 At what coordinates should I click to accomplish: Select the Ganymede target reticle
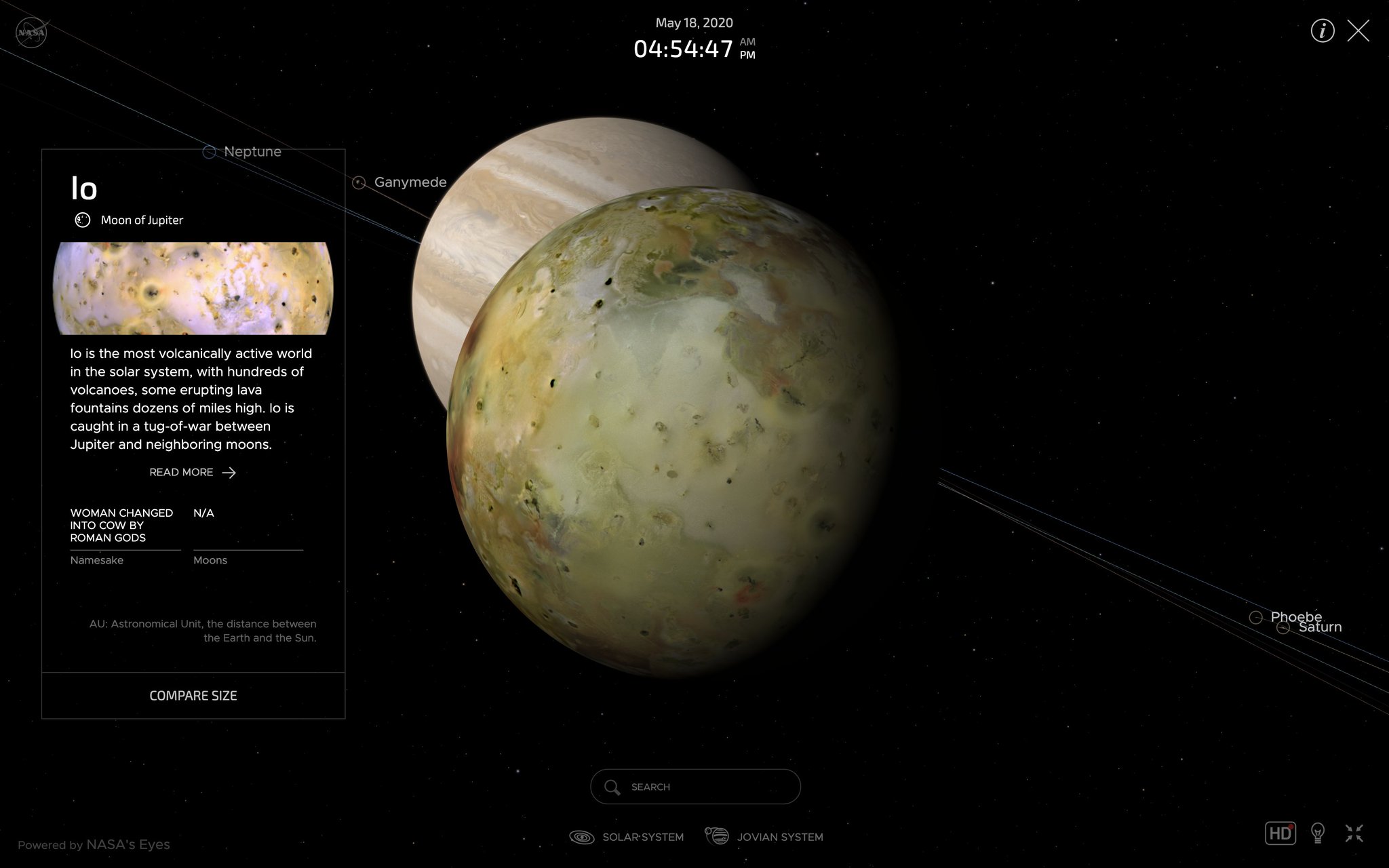358,182
